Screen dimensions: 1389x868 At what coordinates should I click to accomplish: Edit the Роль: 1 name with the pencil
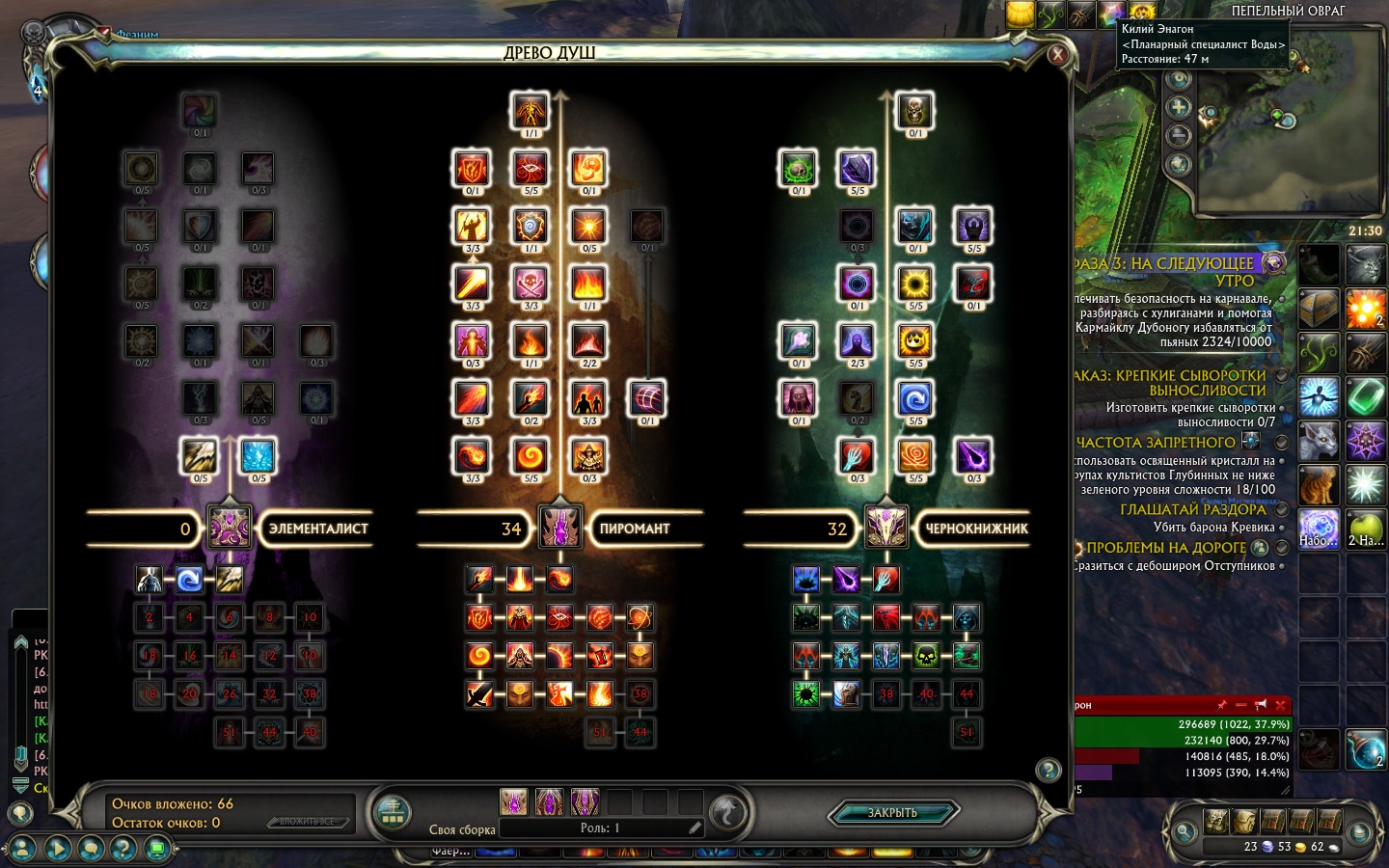pos(694,827)
